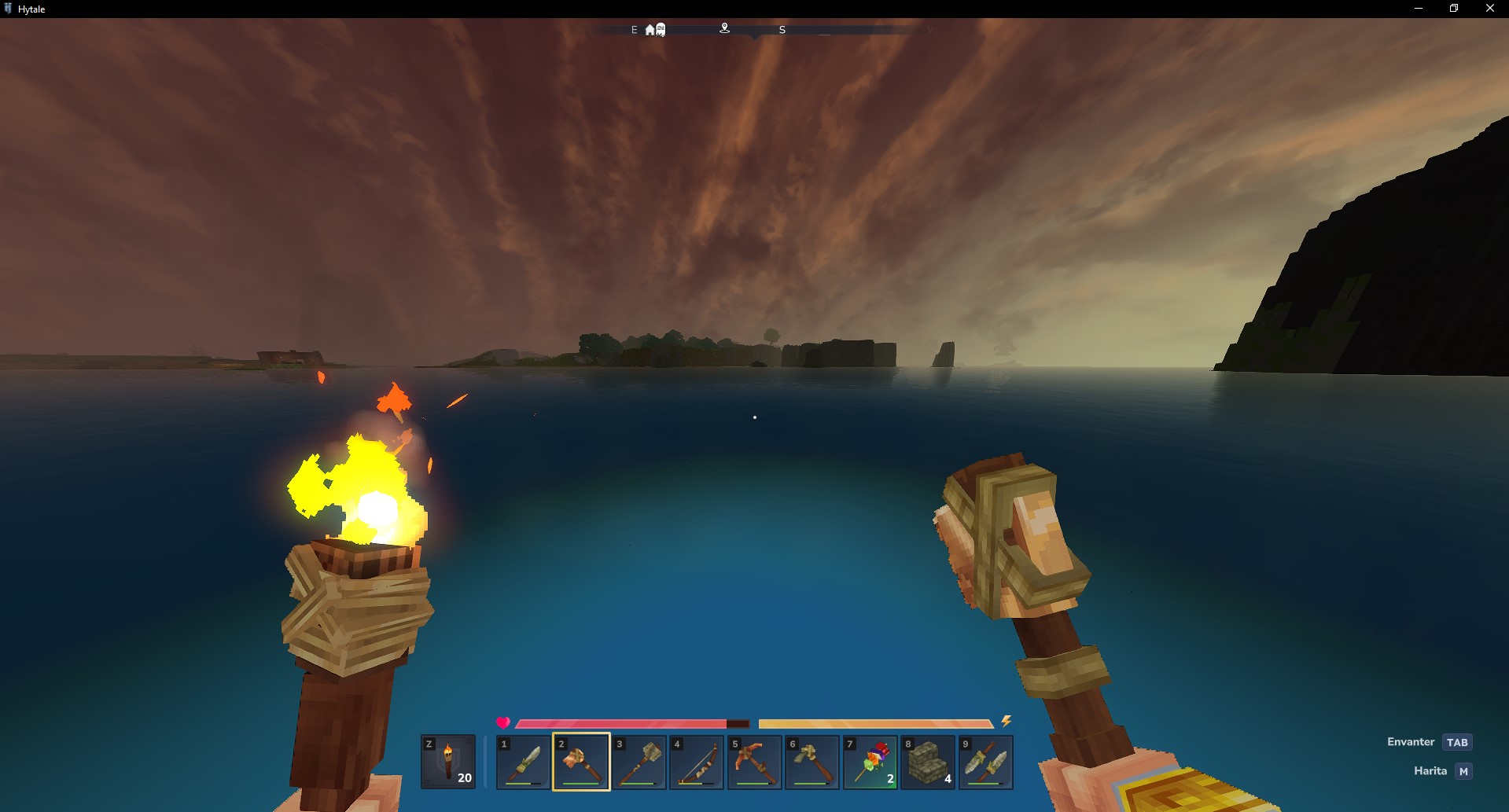Select the stone knife in slot 1
The height and width of the screenshot is (812, 1509).
(x=524, y=762)
